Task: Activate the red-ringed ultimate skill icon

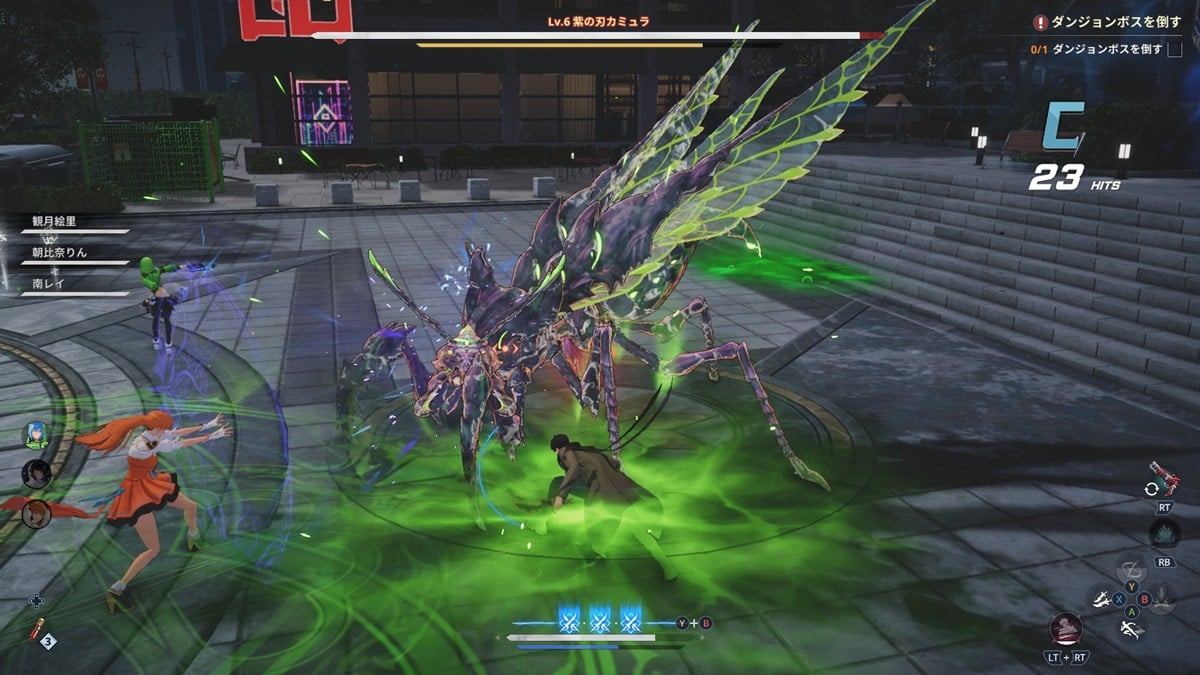Action: (1066, 629)
